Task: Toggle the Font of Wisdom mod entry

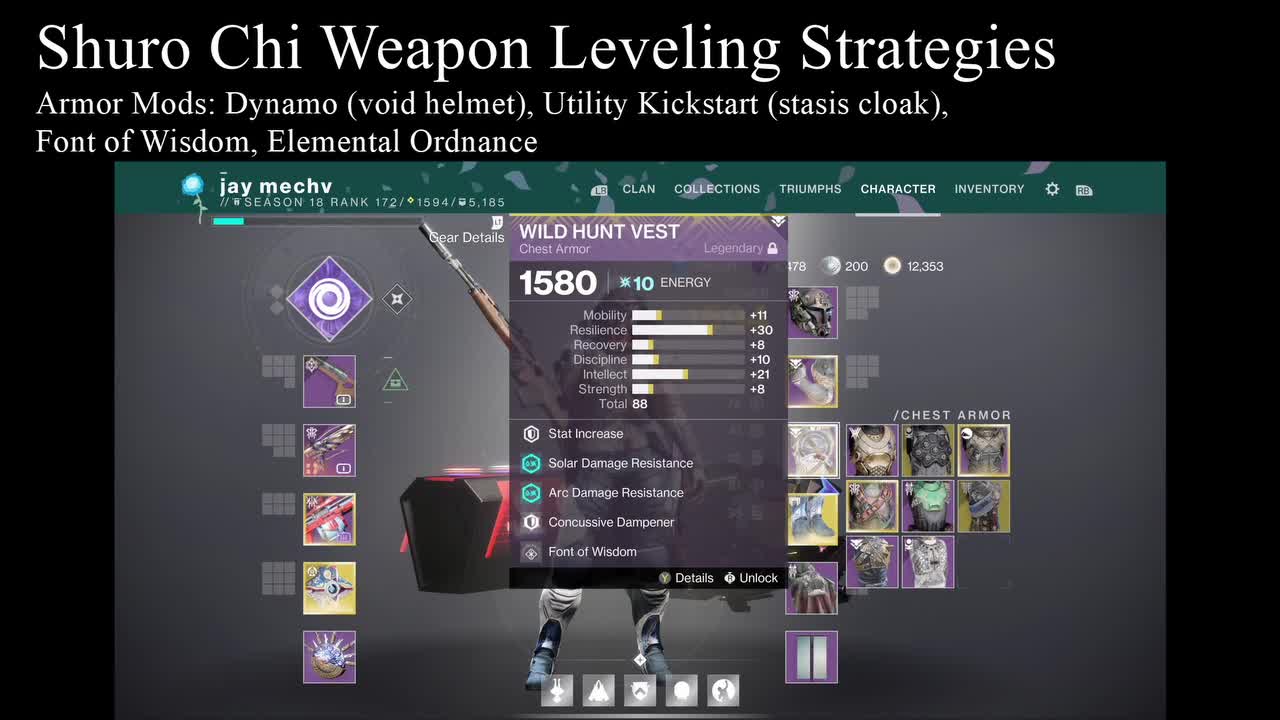Action: click(595, 551)
